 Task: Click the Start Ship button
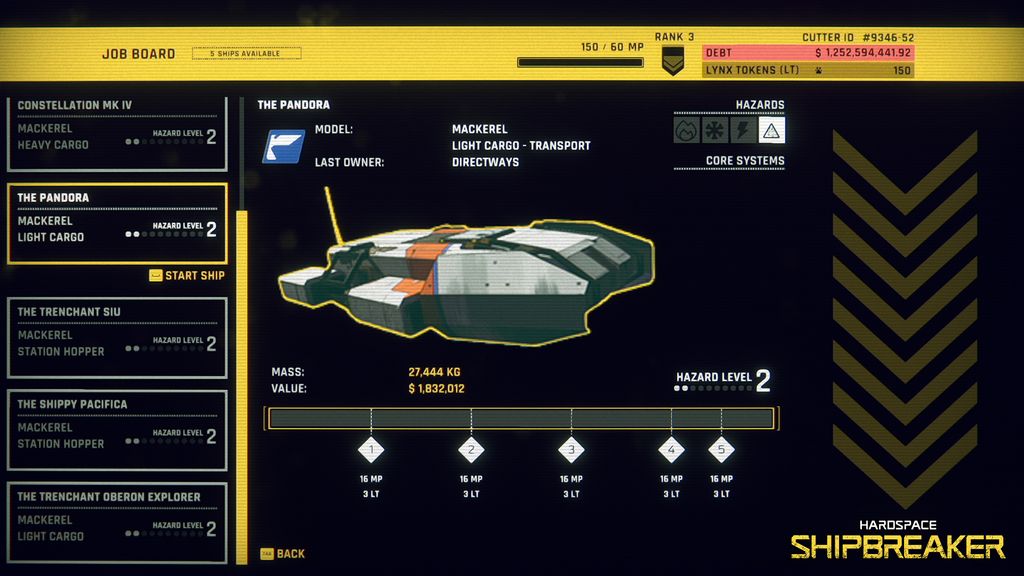point(187,276)
